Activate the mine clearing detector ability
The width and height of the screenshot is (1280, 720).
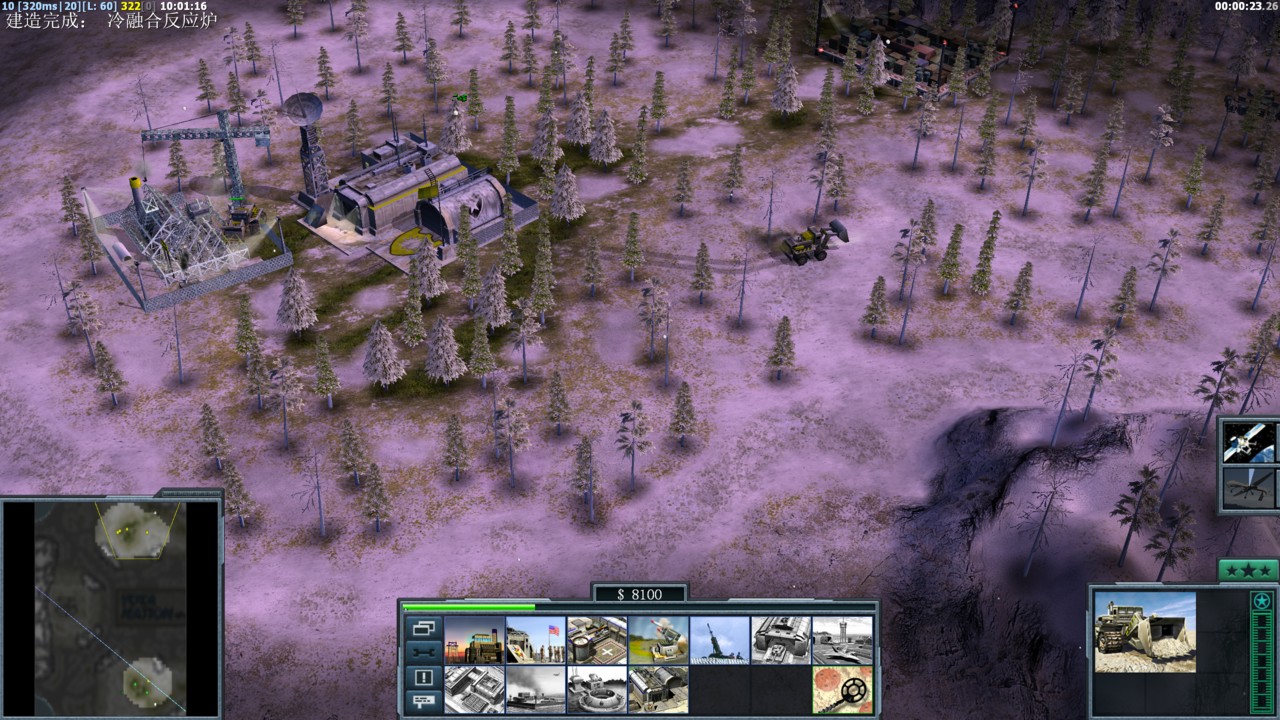[x=842, y=689]
